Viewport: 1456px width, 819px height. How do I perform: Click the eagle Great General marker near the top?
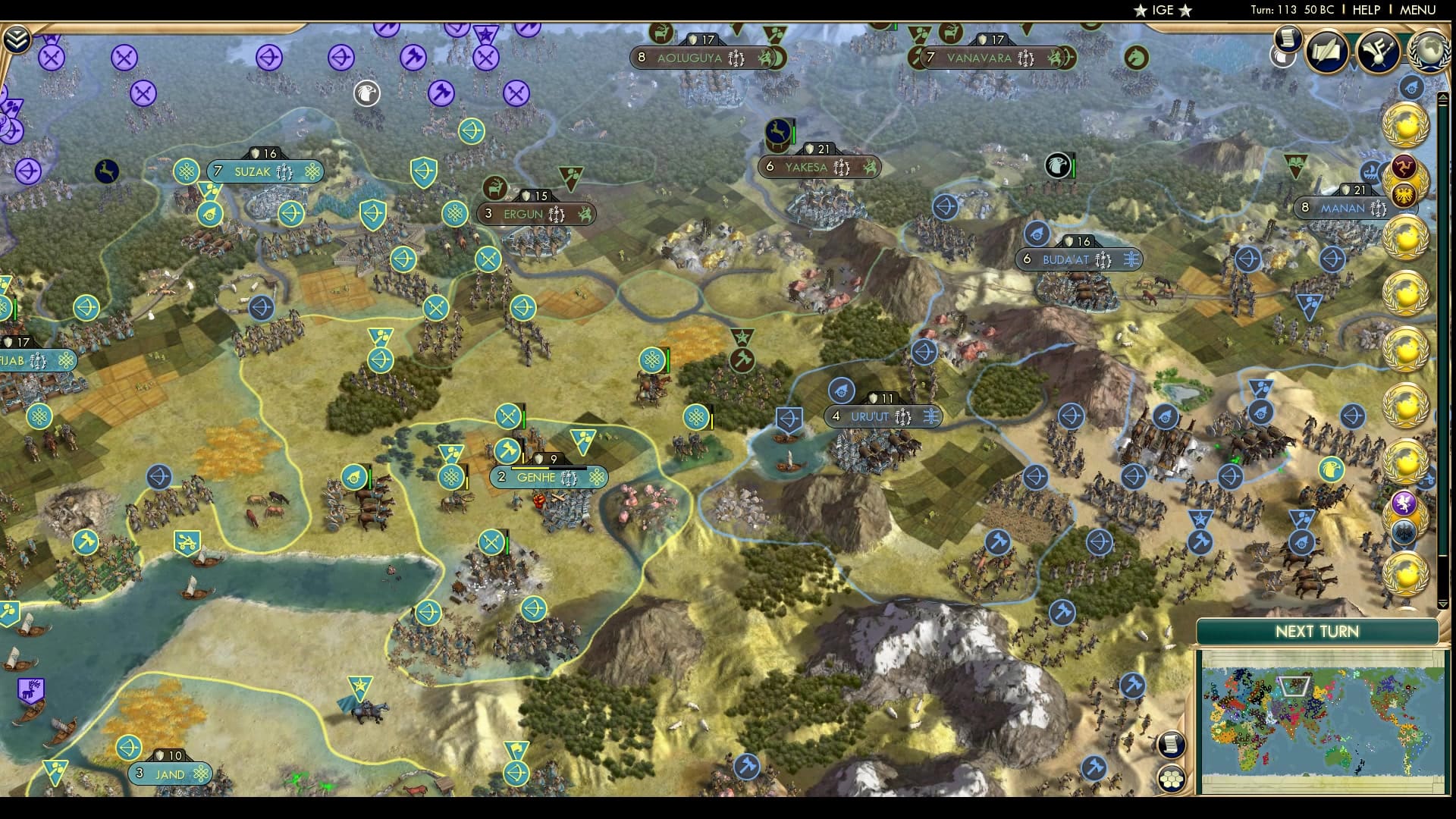point(366,93)
